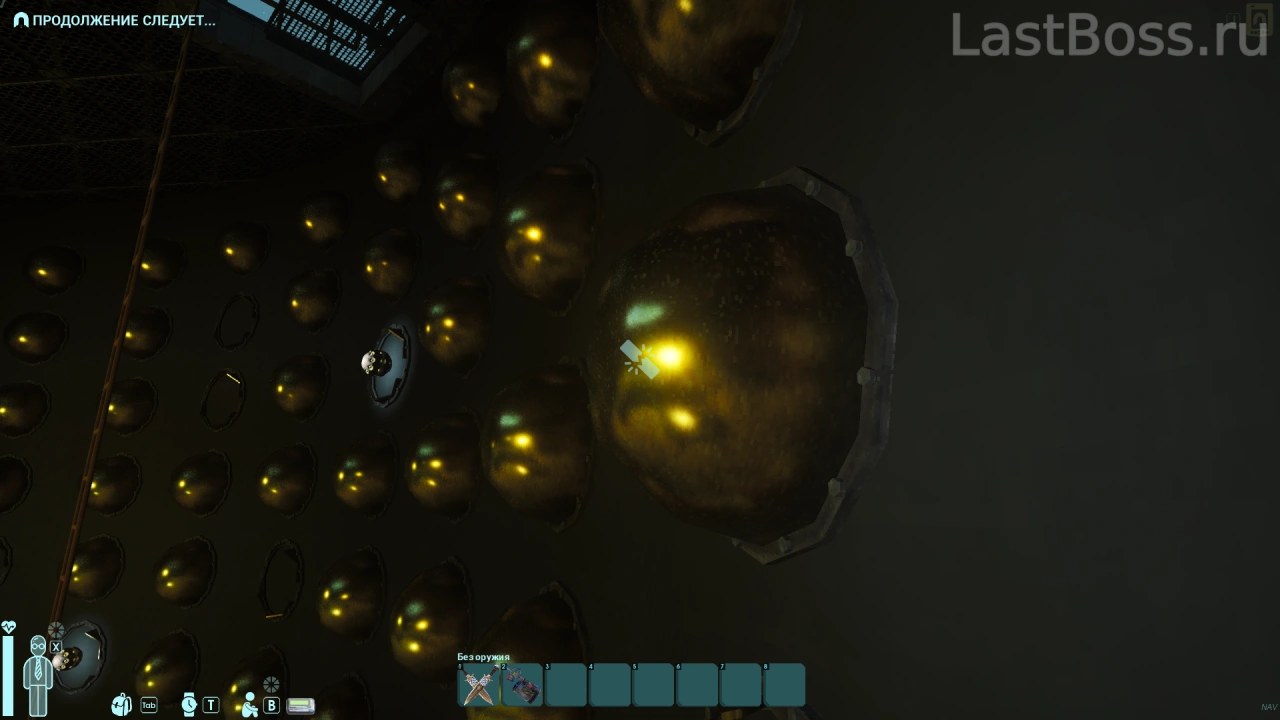This screenshot has height=720, width=1280.
Task: Open the backpack inventory icon
Action: pyautogui.click(x=122, y=704)
